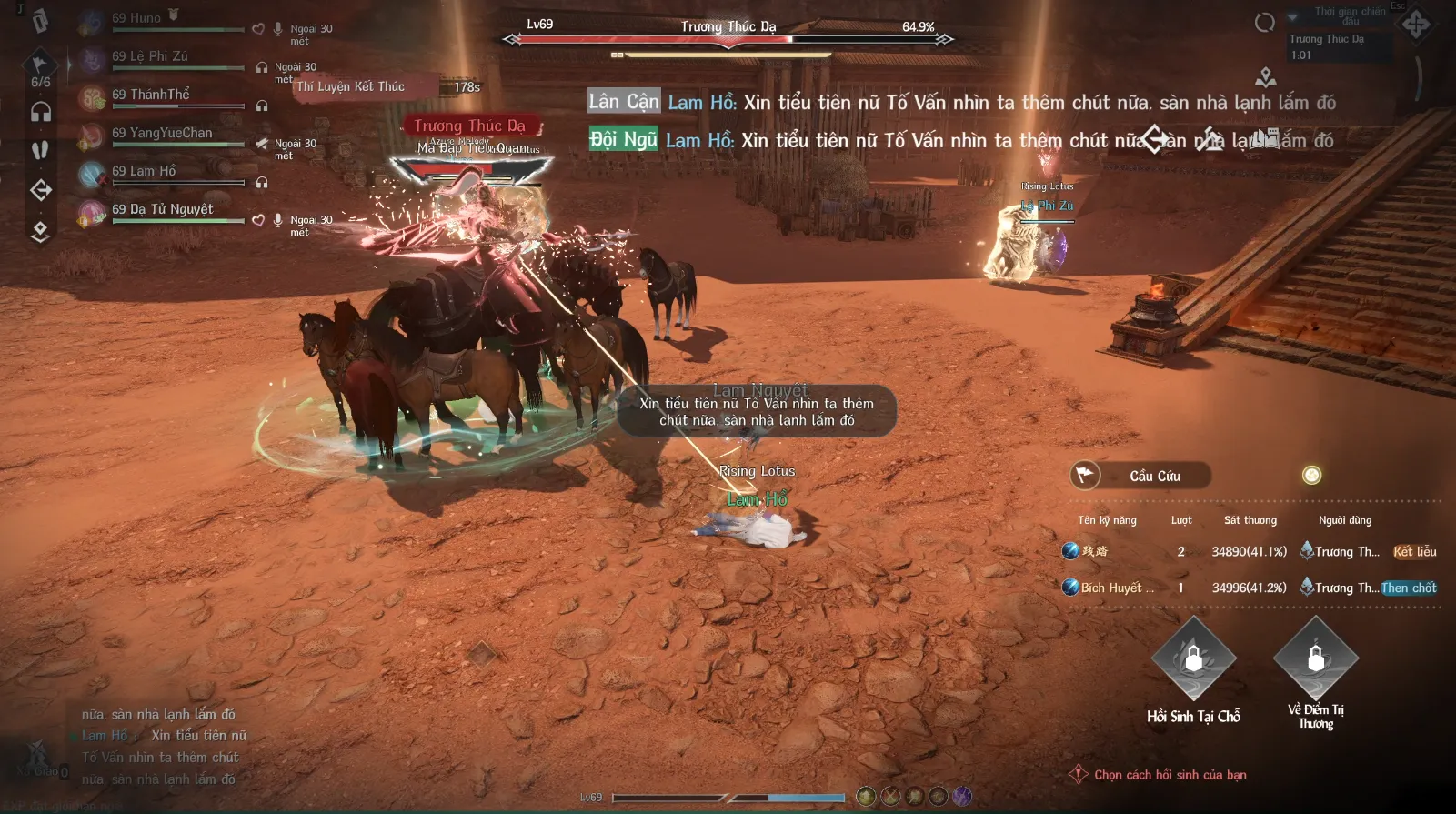Image resolution: width=1456 pixels, height=814 pixels.
Task: Click the circular refresh arrows icon
Action: pyautogui.click(x=1264, y=23)
